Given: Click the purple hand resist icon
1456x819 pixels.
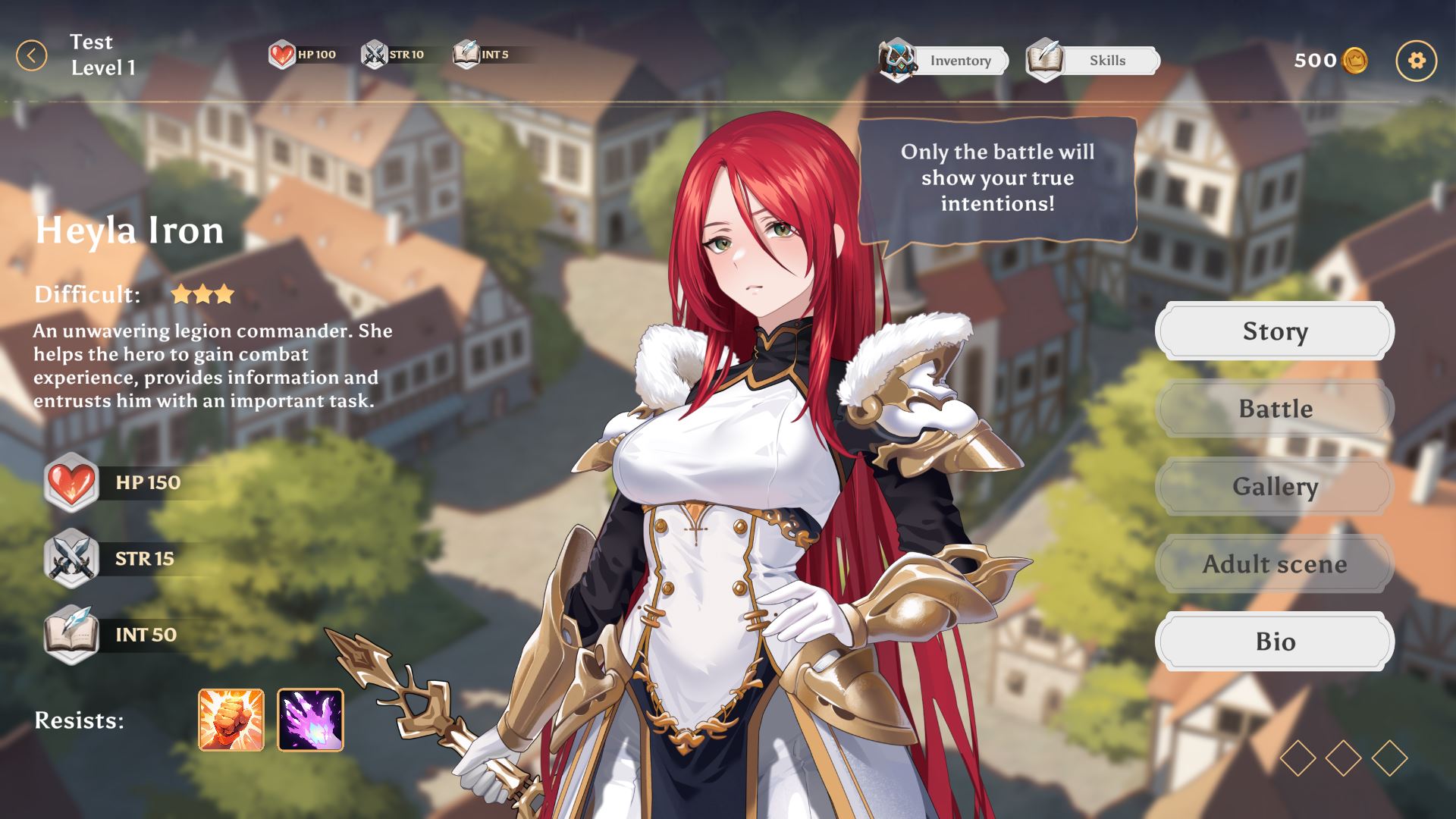Looking at the screenshot, I should tap(310, 720).
